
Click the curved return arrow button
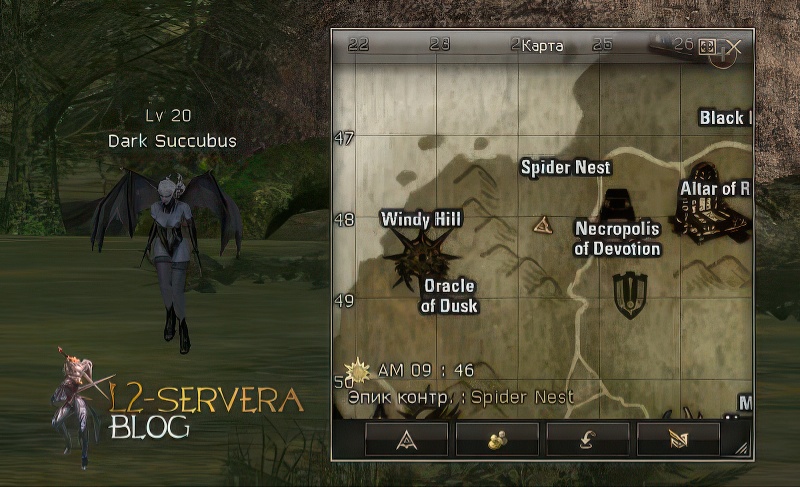(587, 439)
